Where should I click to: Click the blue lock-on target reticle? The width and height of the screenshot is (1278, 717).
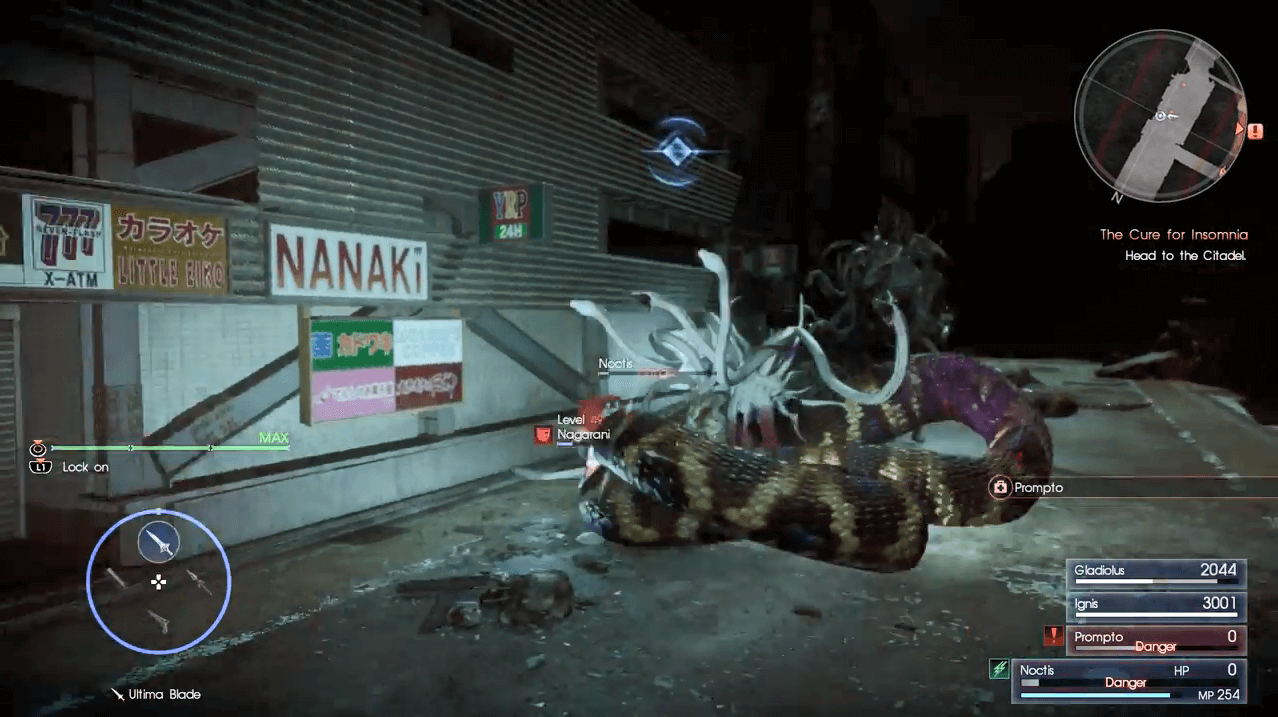click(679, 151)
